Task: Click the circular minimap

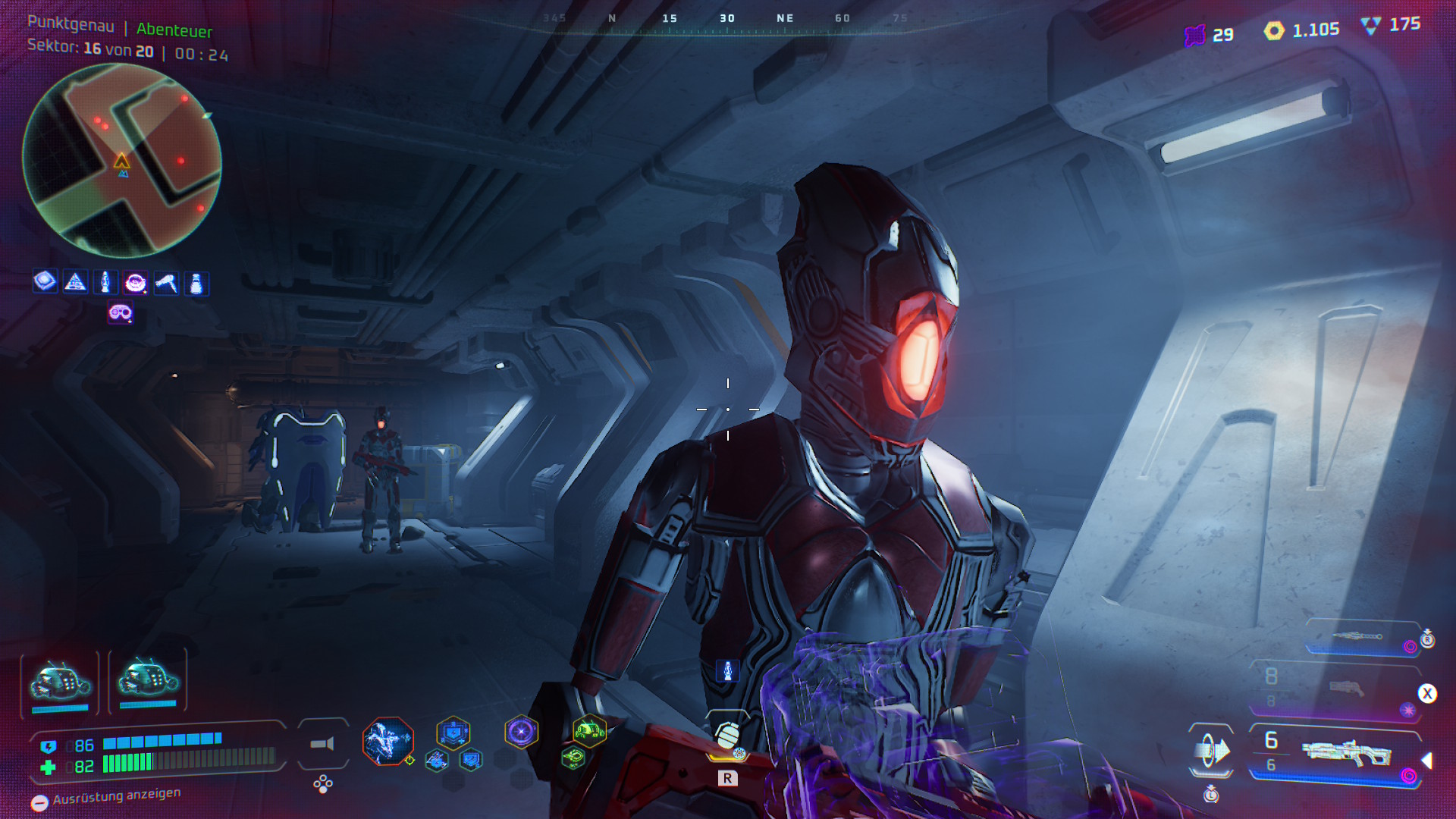Action: click(122, 160)
